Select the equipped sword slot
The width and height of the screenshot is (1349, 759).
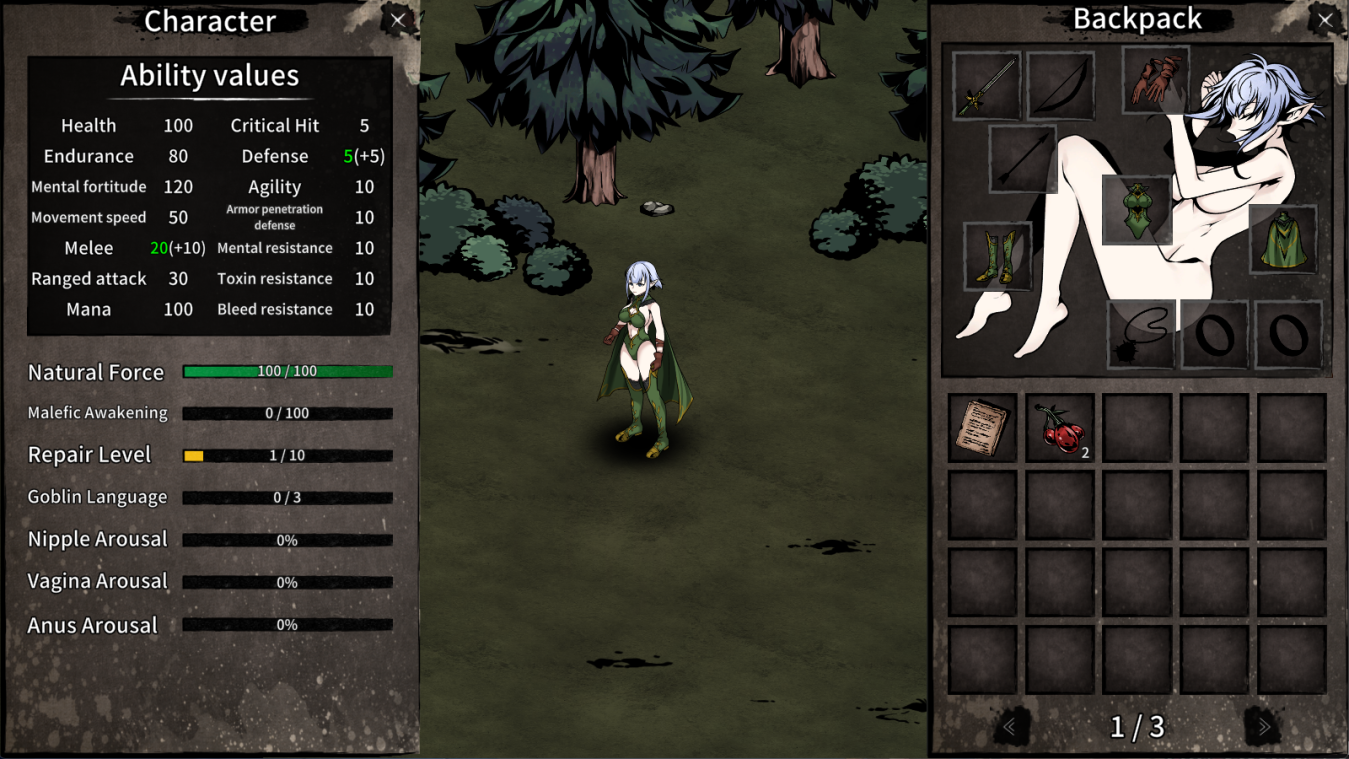pyautogui.click(x=987, y=86)
